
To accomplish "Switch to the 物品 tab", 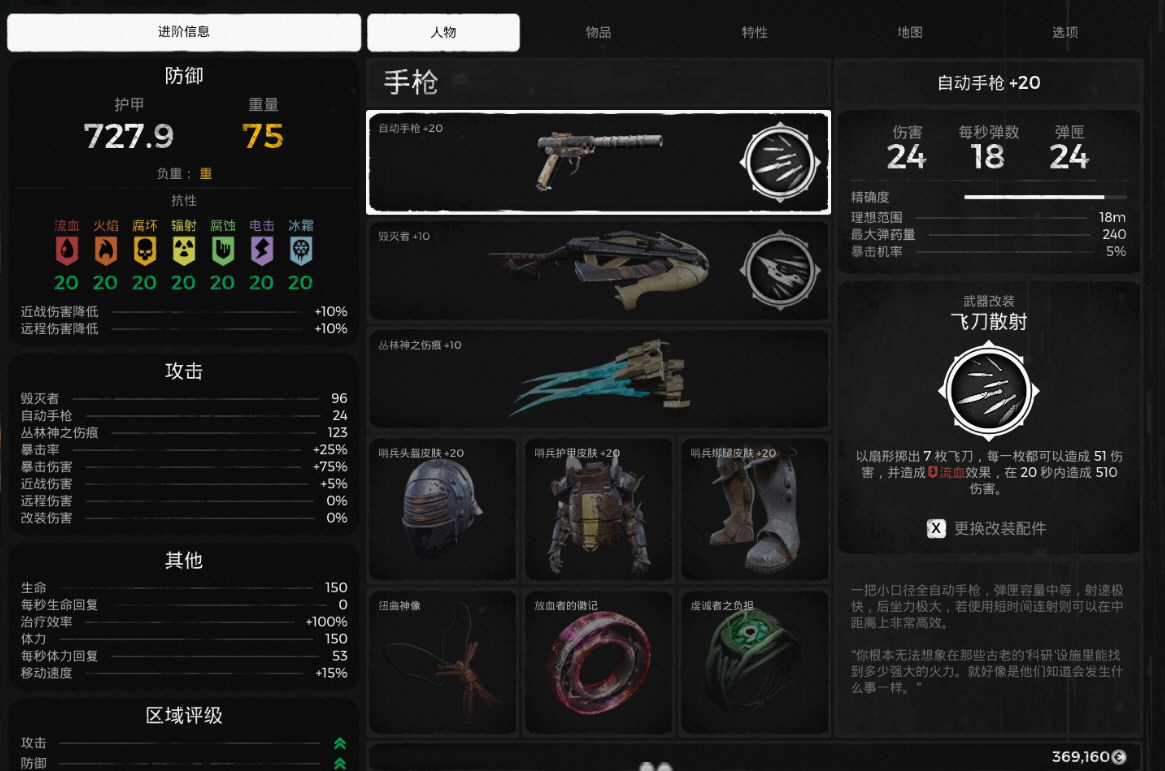I will (598, 32).
